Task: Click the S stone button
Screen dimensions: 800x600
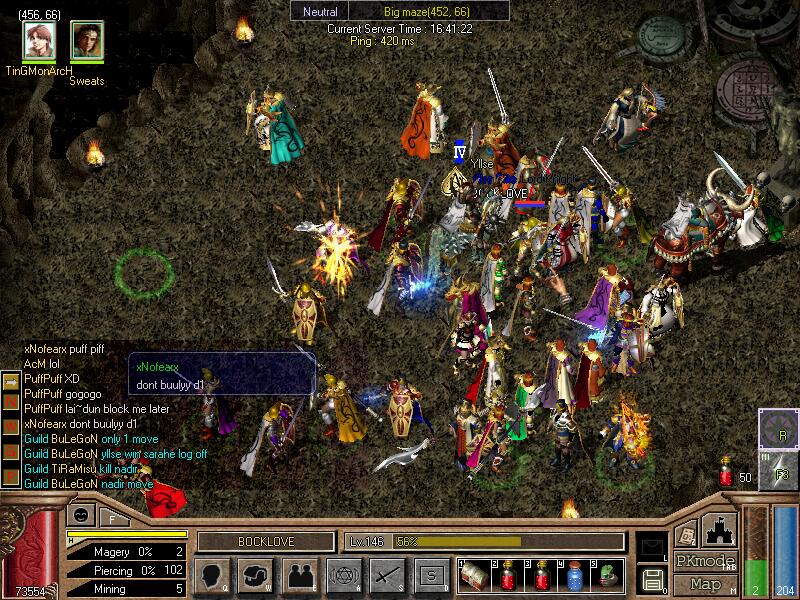Action: tap(431, 574)
